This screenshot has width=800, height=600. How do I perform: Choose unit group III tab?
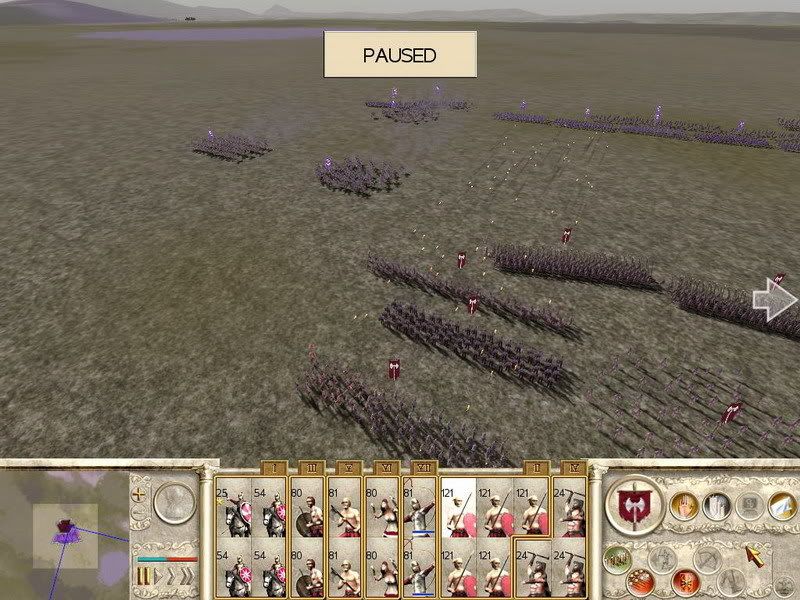pos(308,468)
